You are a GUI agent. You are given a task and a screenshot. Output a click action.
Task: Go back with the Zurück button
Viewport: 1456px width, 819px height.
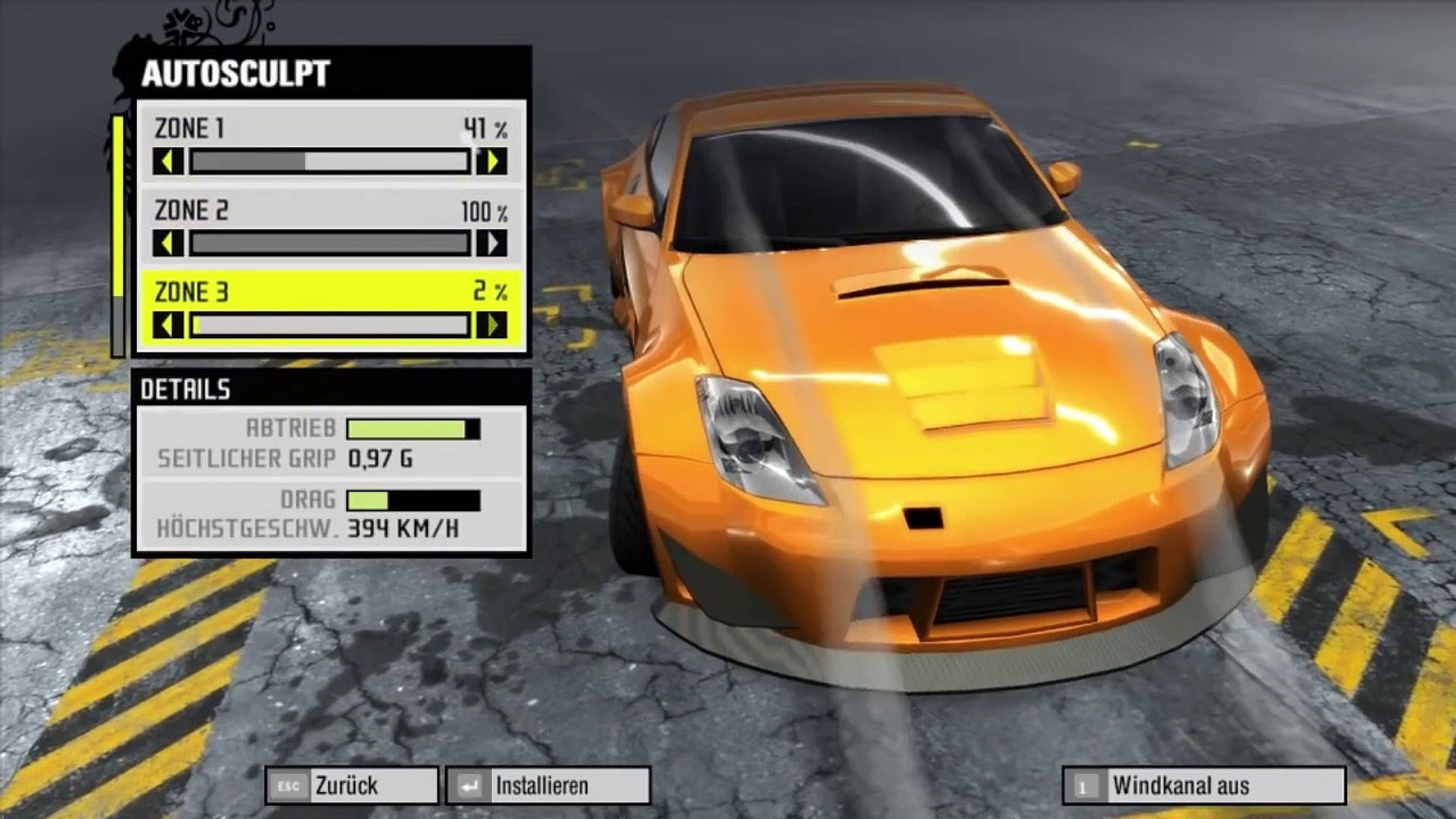(351, 786)
